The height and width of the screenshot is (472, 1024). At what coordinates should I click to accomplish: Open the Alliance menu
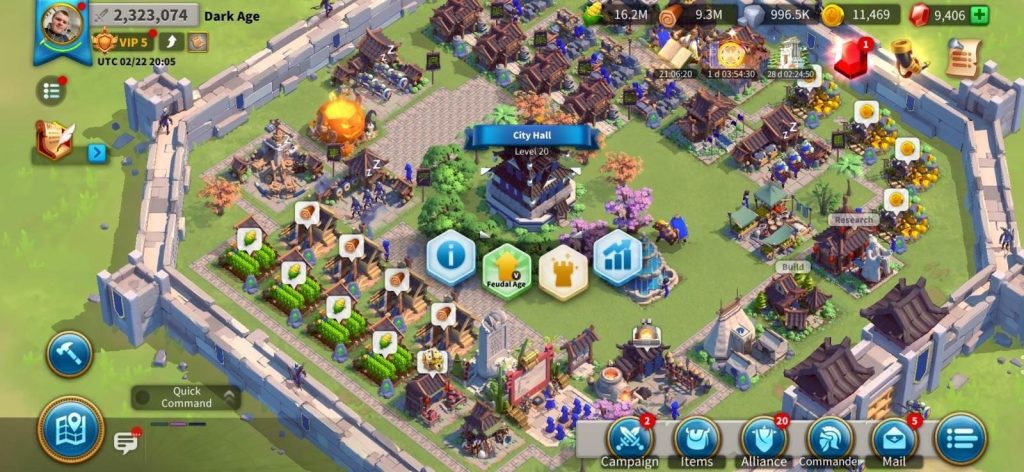pyautogui.click(x=764, y=441)
